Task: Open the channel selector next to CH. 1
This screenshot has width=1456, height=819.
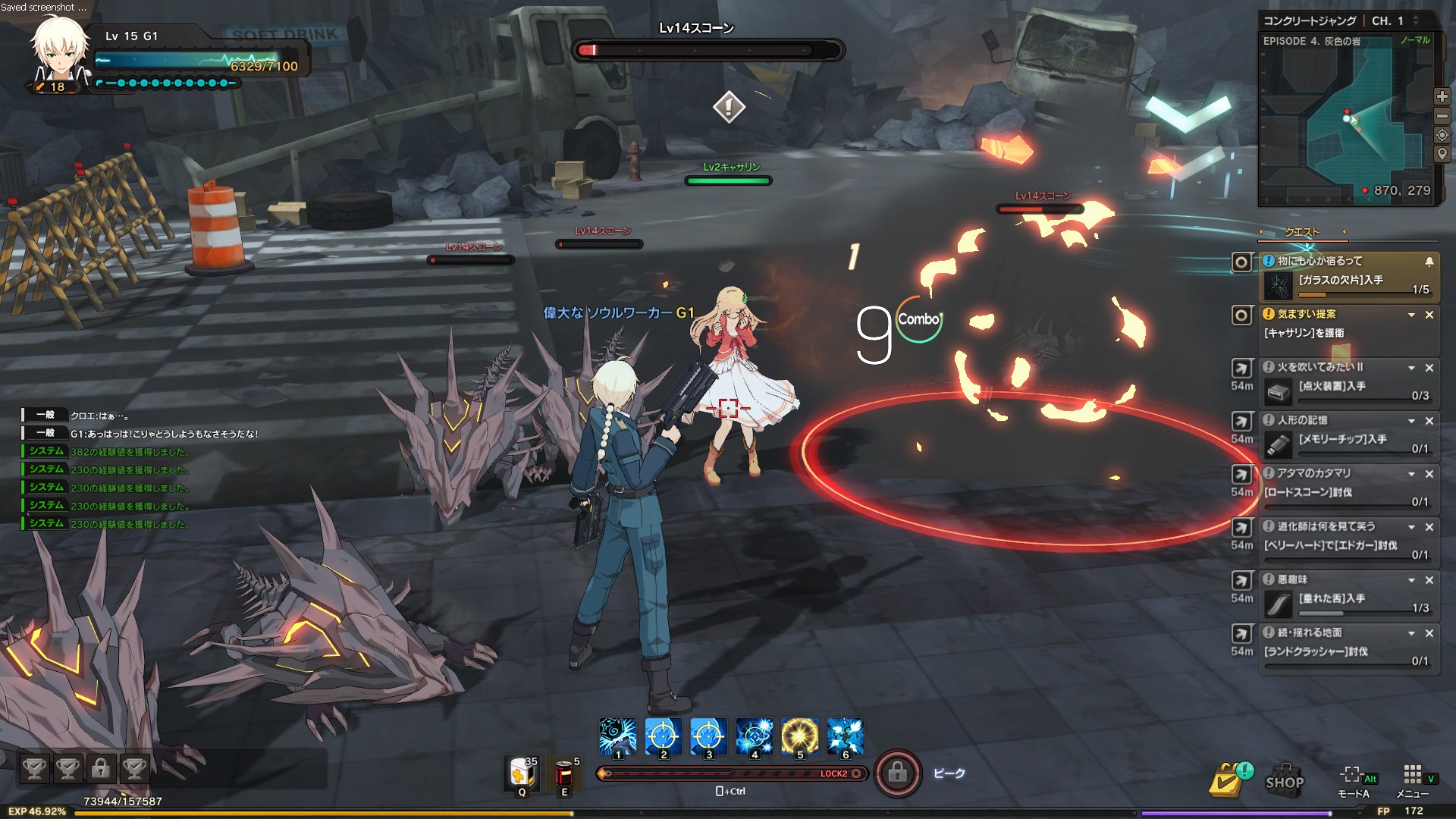Action: tap(1415, 21)
